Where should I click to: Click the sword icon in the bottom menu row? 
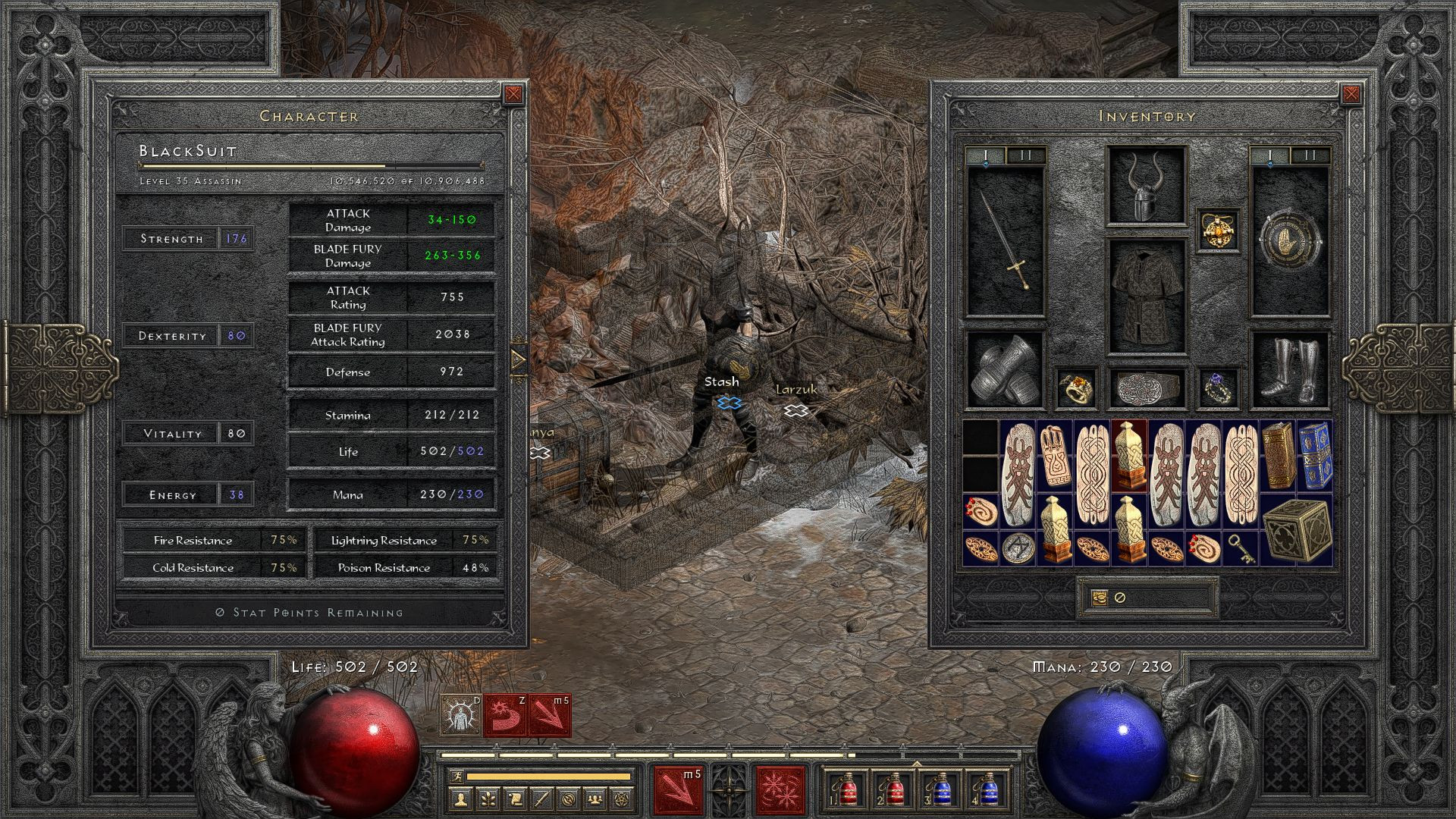(x=541, y=800)
